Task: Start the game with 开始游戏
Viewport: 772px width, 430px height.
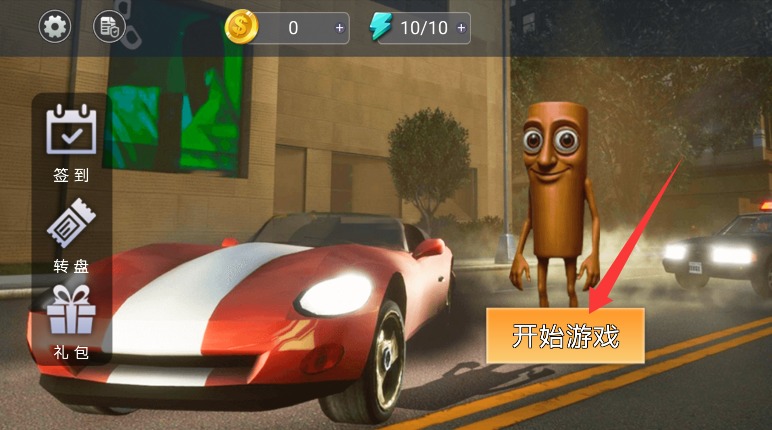Action: point(565,336)
